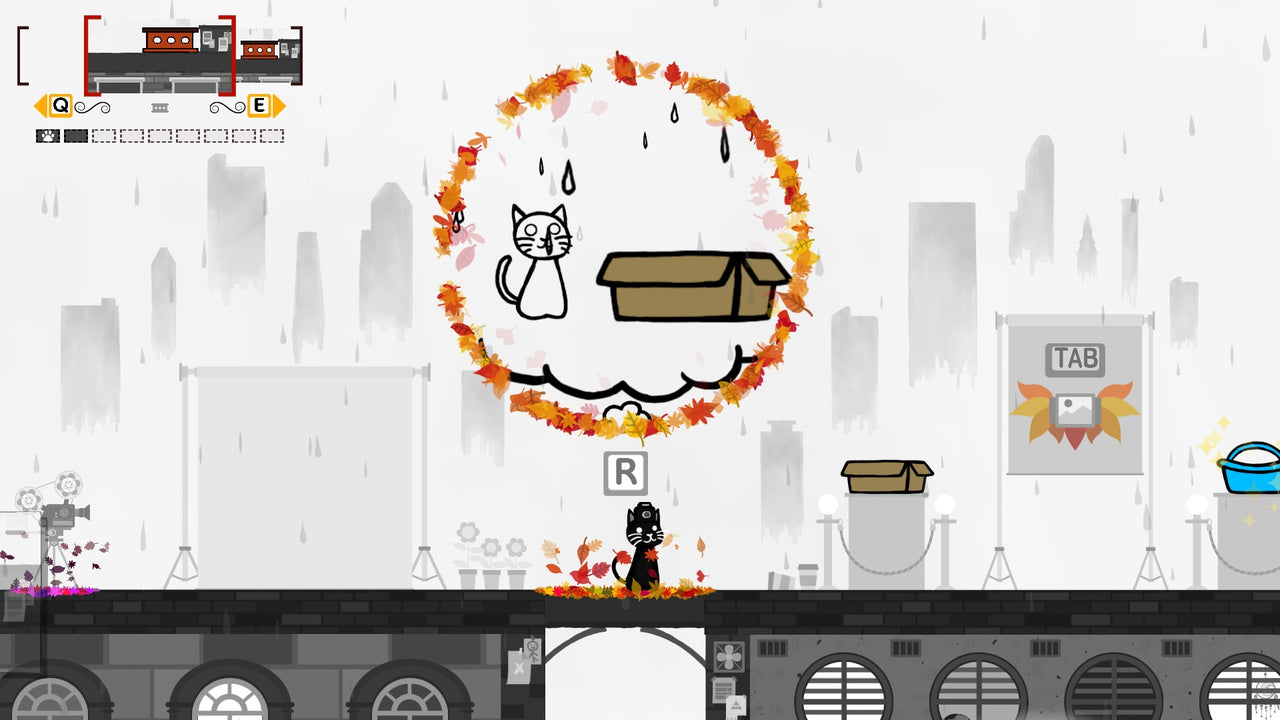The height and width of the screenshot is (720, 1280).
Task: Select the paw print filmstrip frame
Action: pyautogui.click(x=48, y=135)
